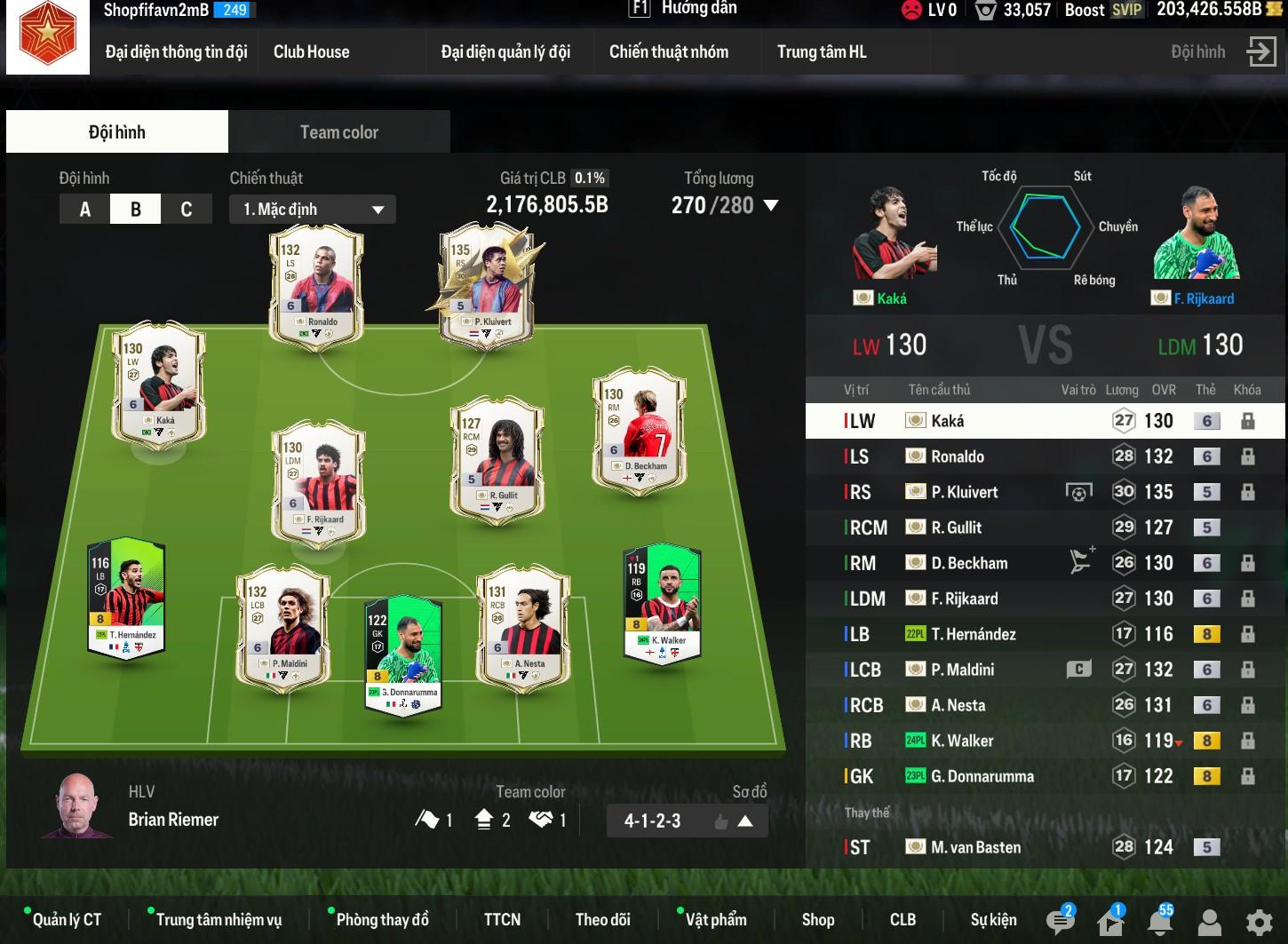Choose squad slot C

(187, 210)
